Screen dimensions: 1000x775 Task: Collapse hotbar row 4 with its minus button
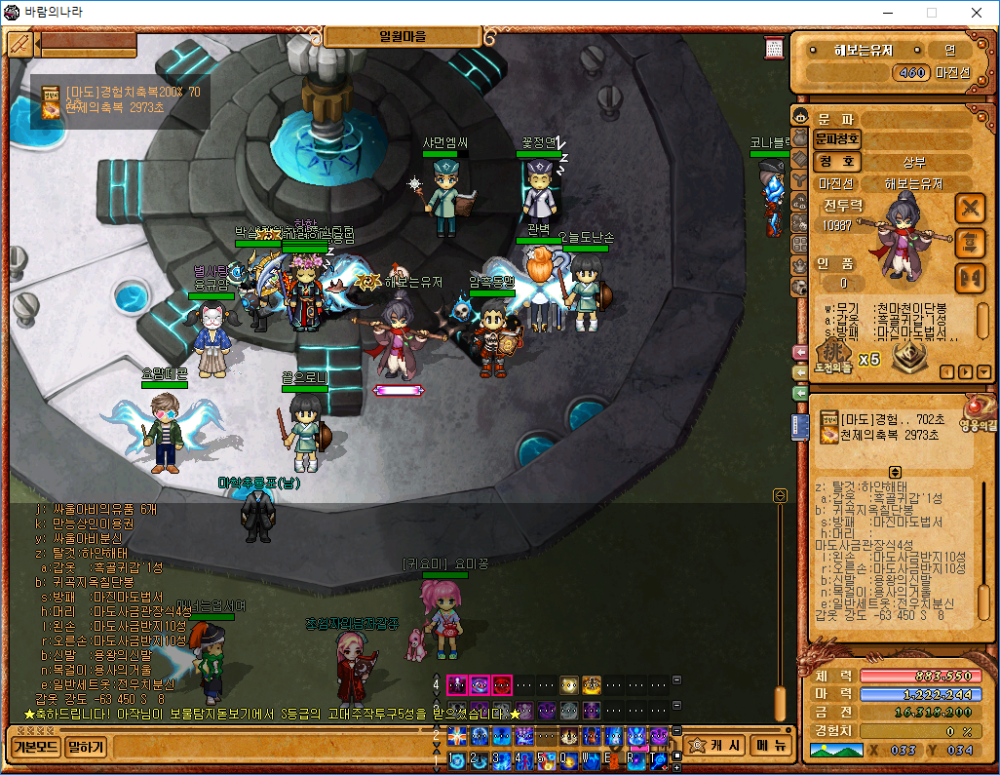tap(677, 680)
